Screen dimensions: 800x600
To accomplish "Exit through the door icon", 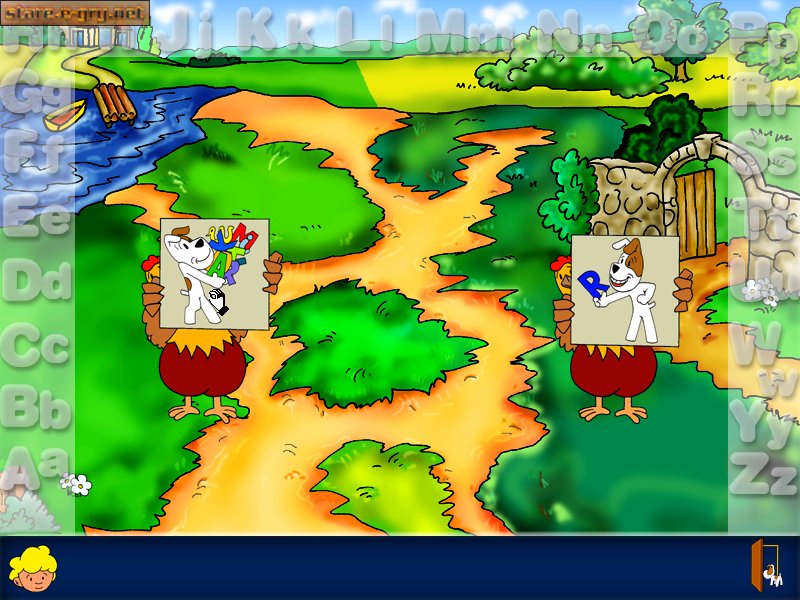I will pos(768,567).
